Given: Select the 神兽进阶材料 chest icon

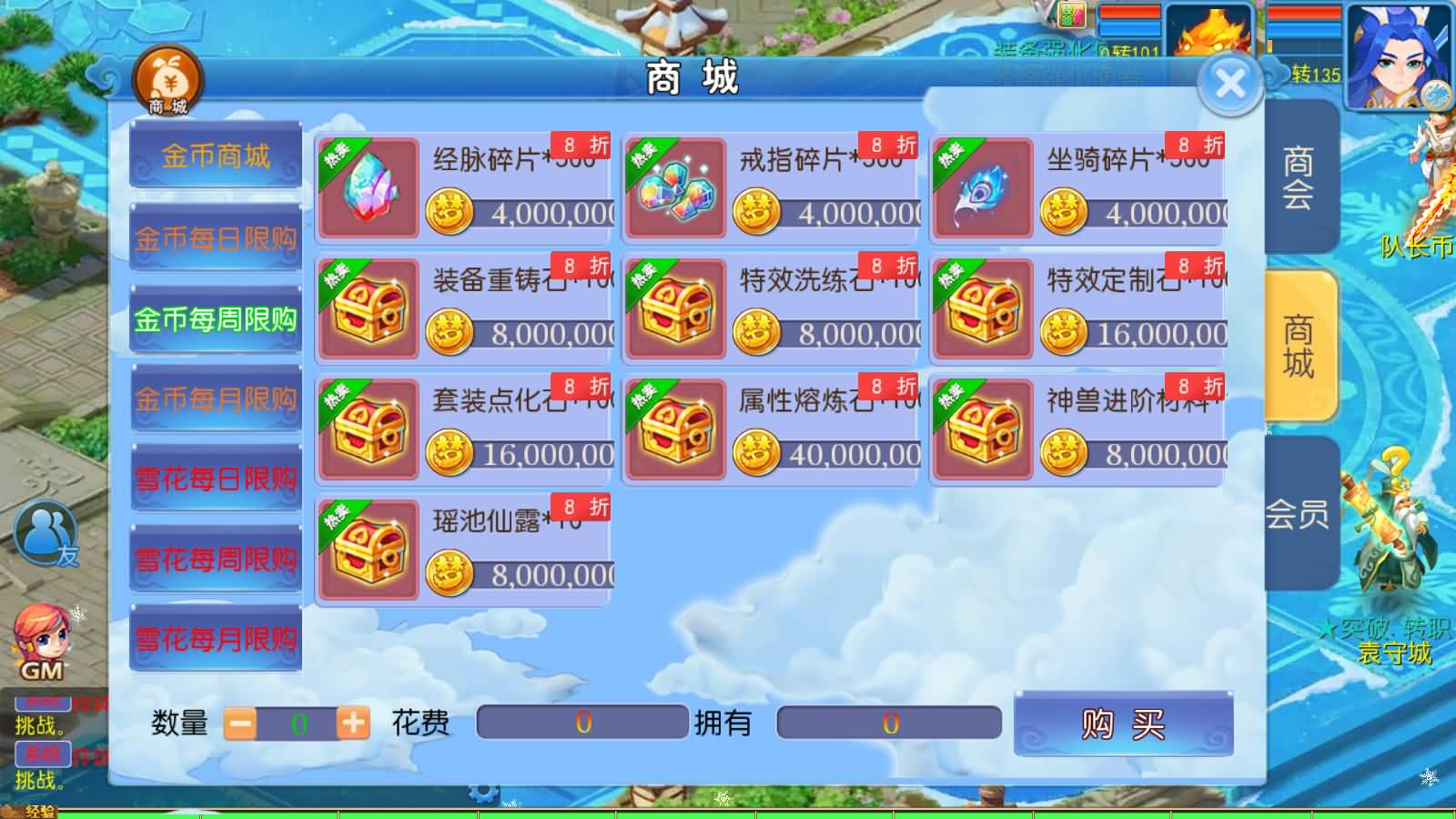Looking at the screenshot, I should (983, 428).
